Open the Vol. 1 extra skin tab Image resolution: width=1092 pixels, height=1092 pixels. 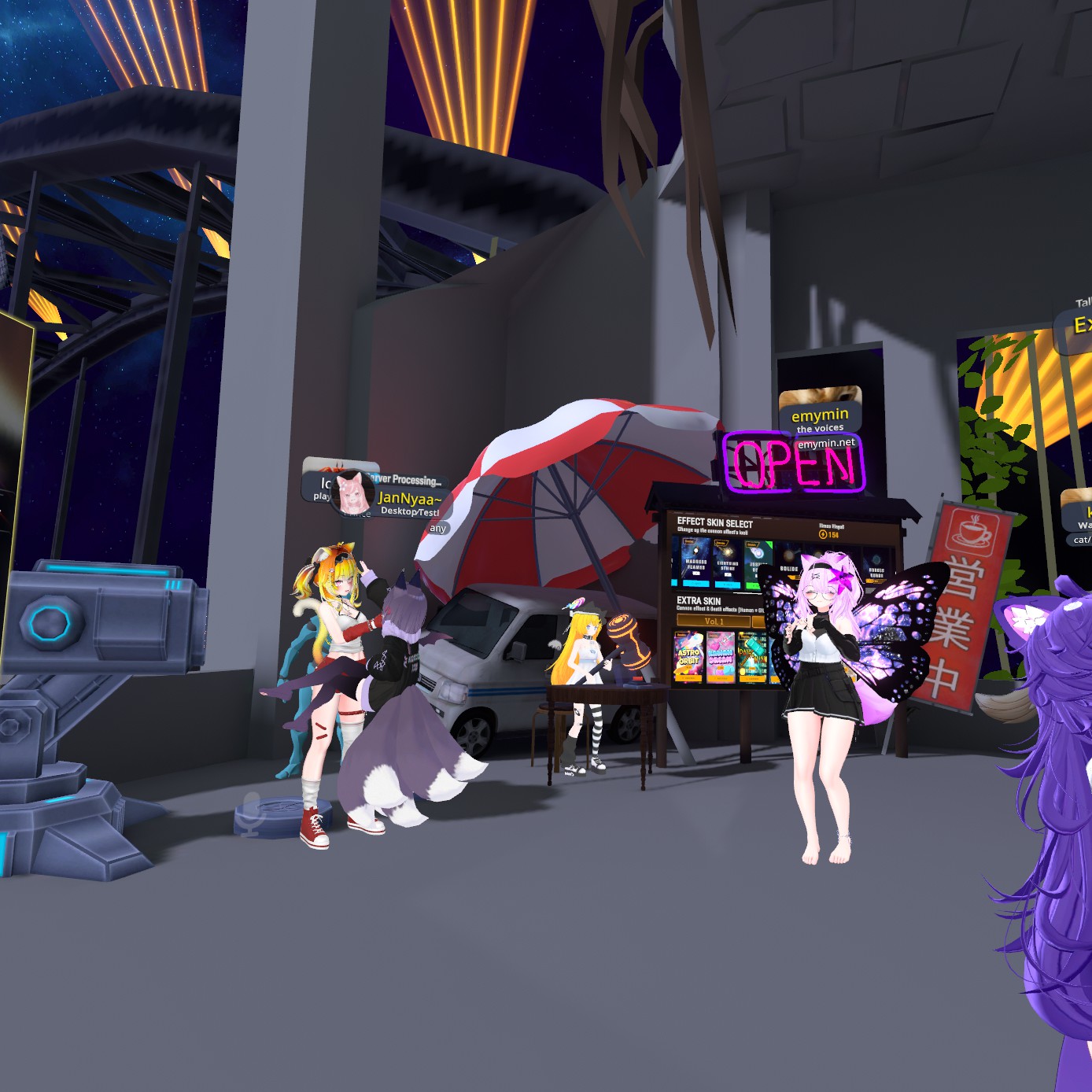tap(713, 622)
